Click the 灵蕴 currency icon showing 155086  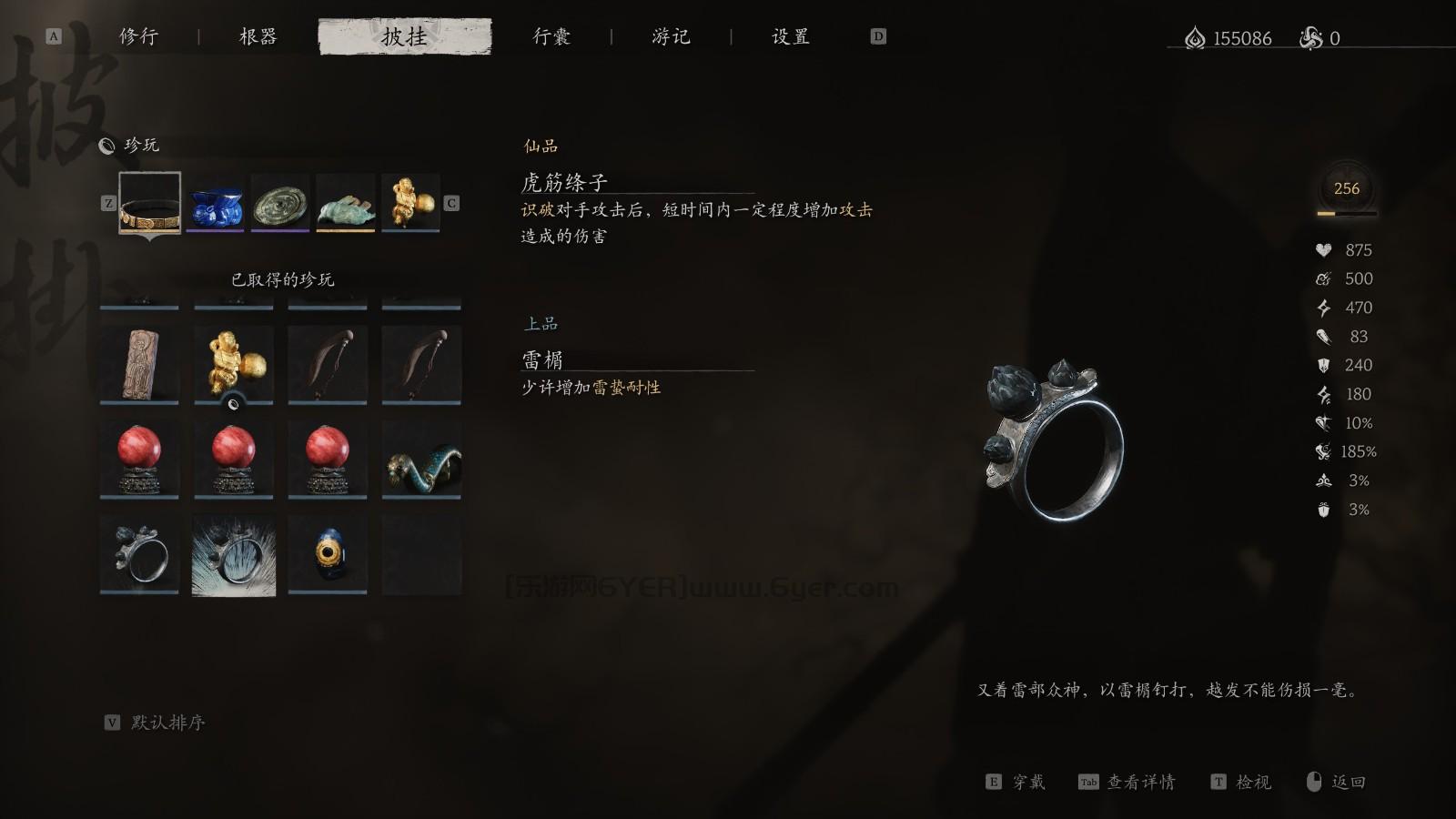click(1195, 38)
